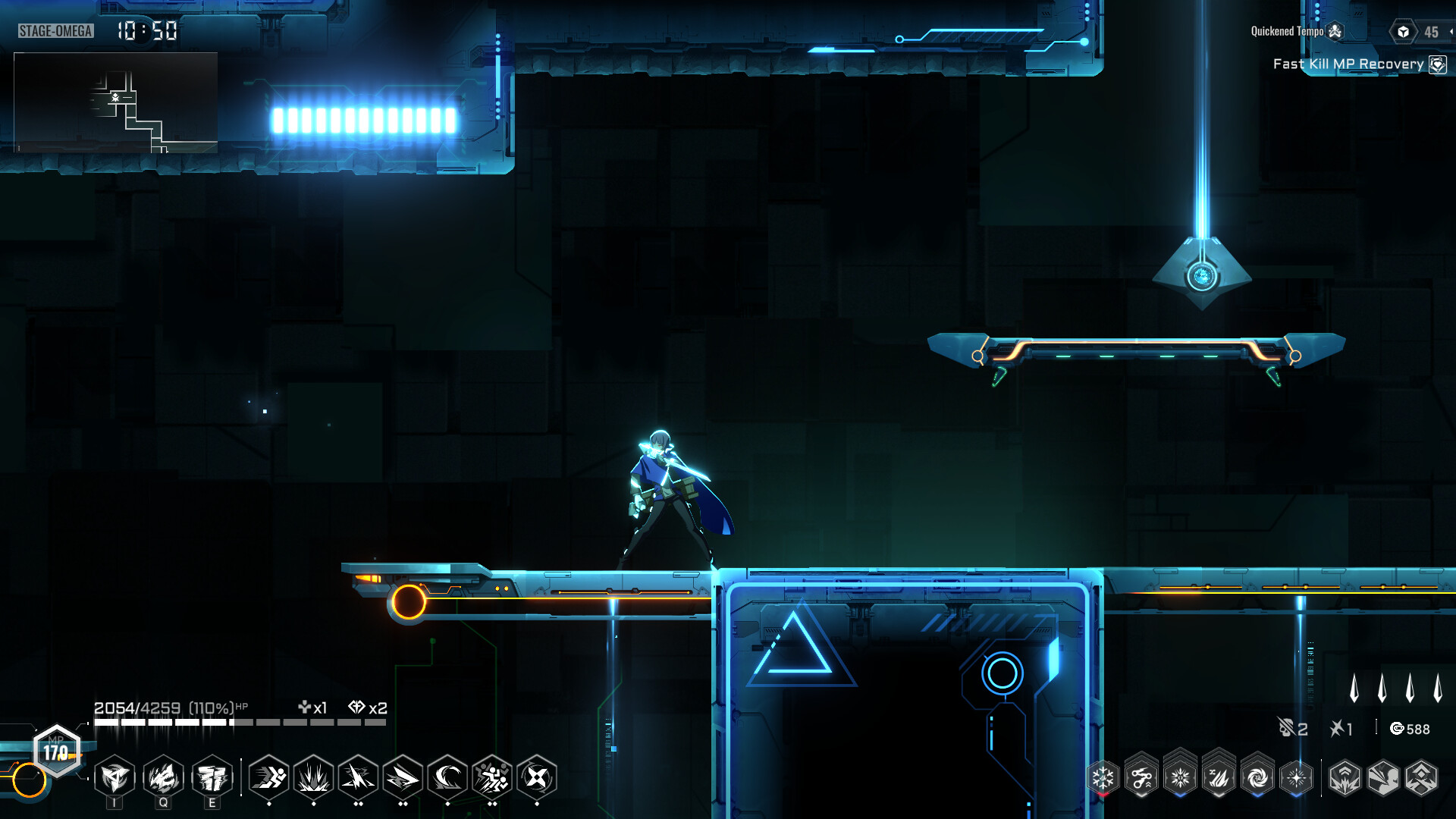The width and height of the screenshot is (1456, 819).
Task: Trigger the tornado skill bound to E
Action: 212,778
